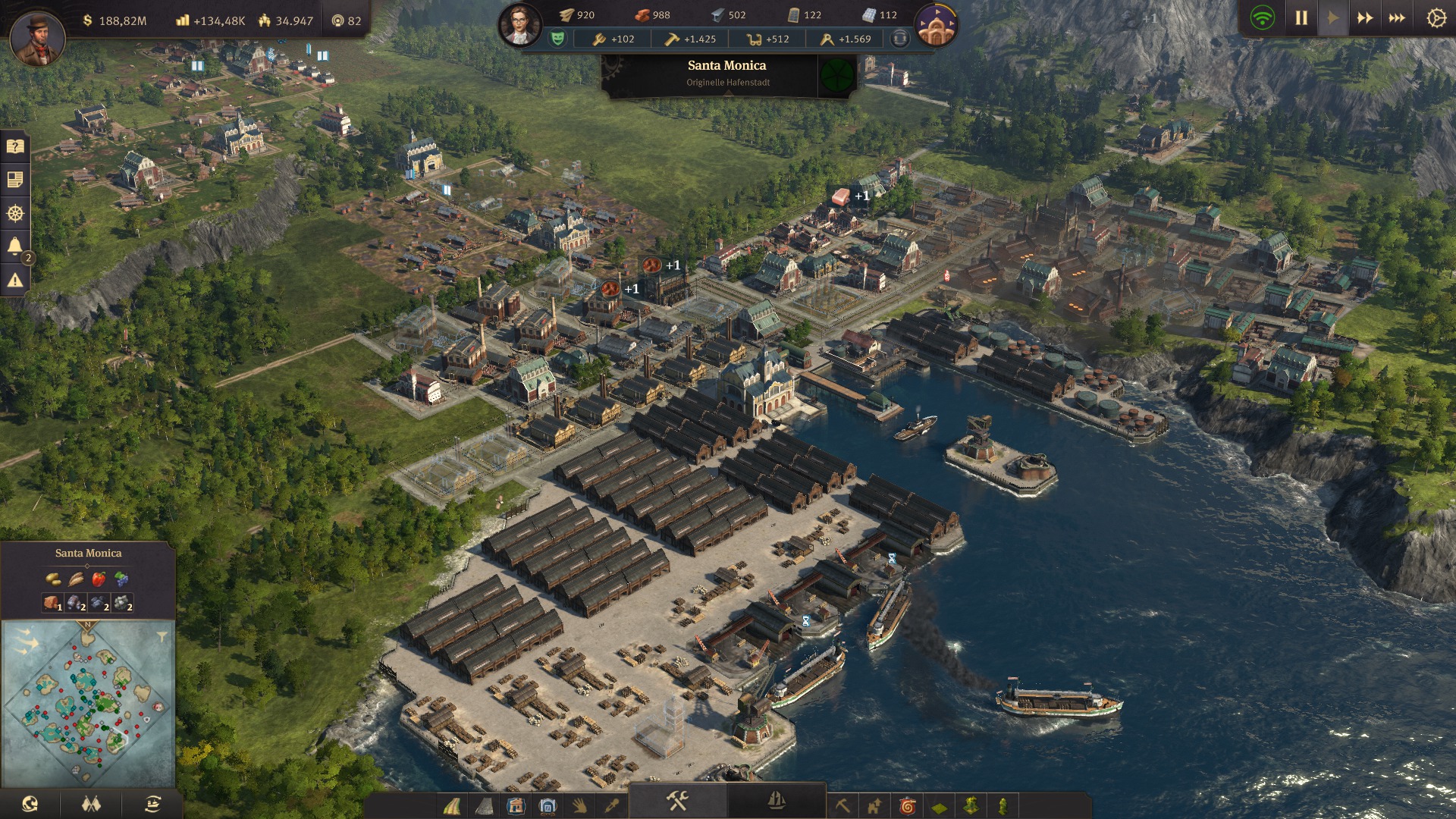Activate the pickaxe demolish tool
This screenshot has width=1456, height=819.
tap(843, 805)
